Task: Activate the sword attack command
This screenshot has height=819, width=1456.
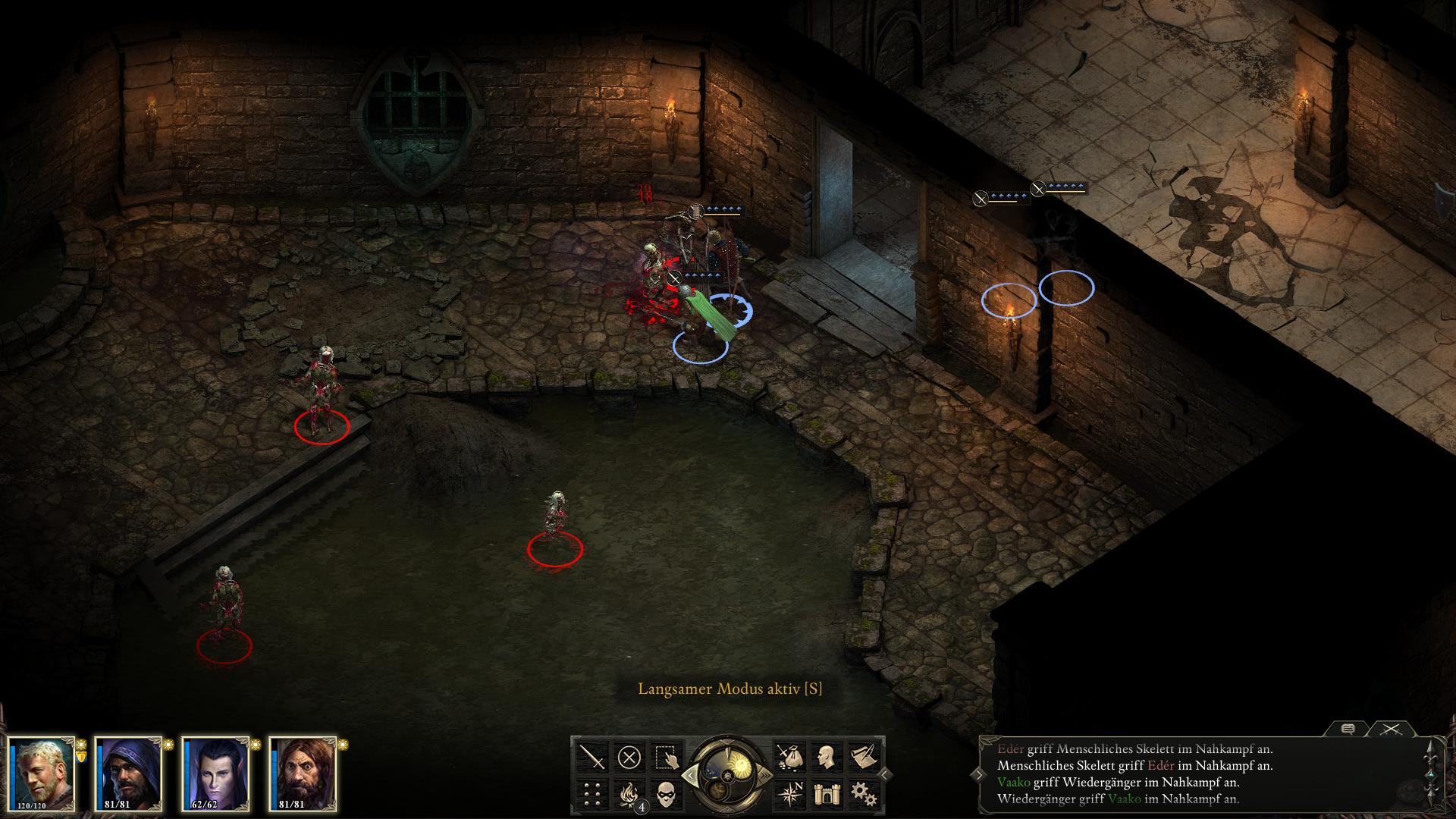Action: [592, 757]
